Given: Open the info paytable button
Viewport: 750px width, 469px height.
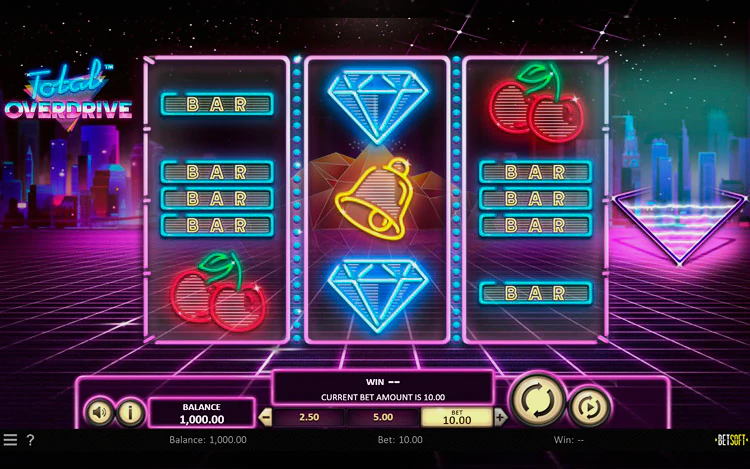Looking at the screenshot, I should coord(130,411).
